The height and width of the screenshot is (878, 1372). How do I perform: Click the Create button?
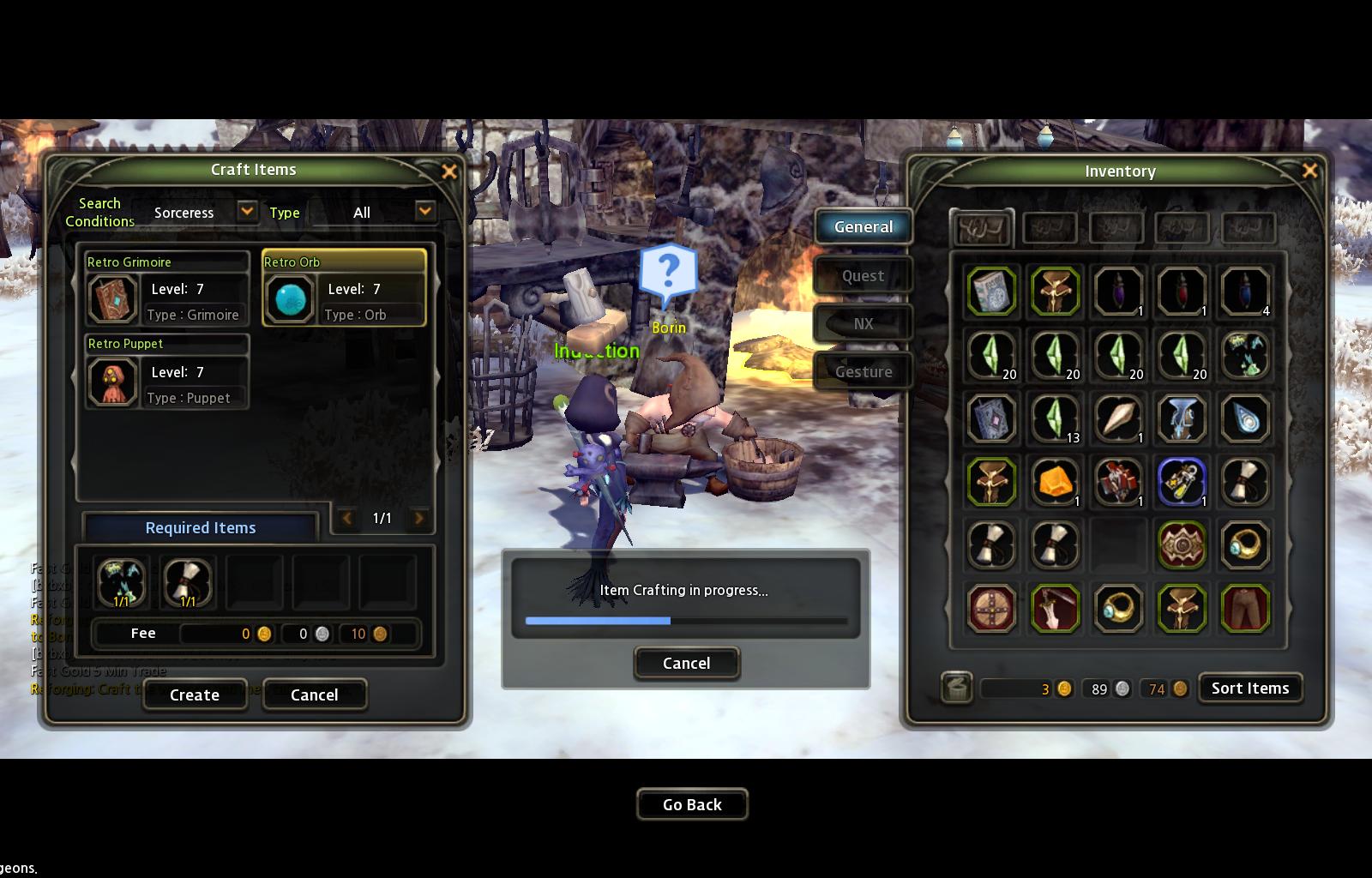pyautogui.click(x=195, y=695)
